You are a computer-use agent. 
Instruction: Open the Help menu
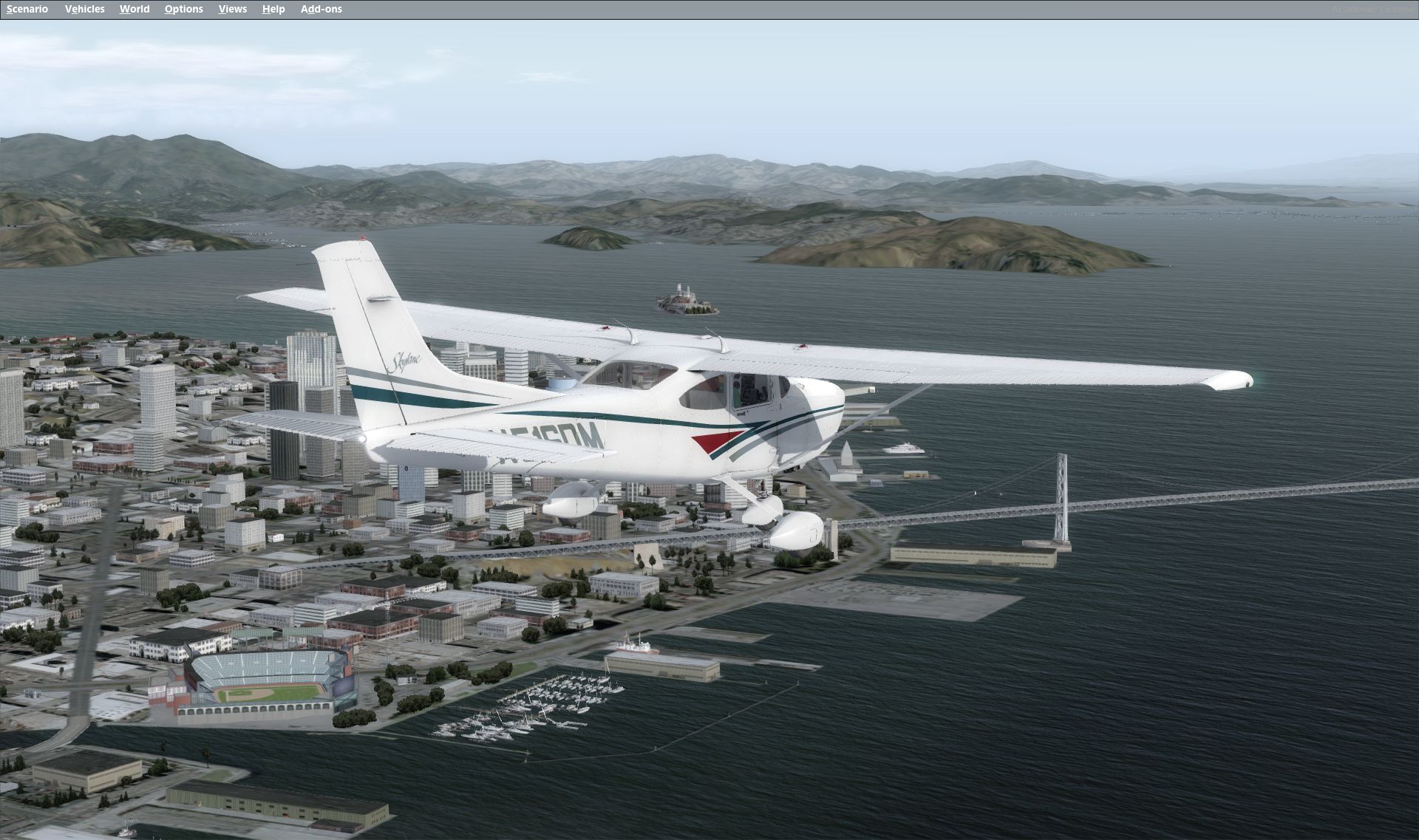click(273, 9)
